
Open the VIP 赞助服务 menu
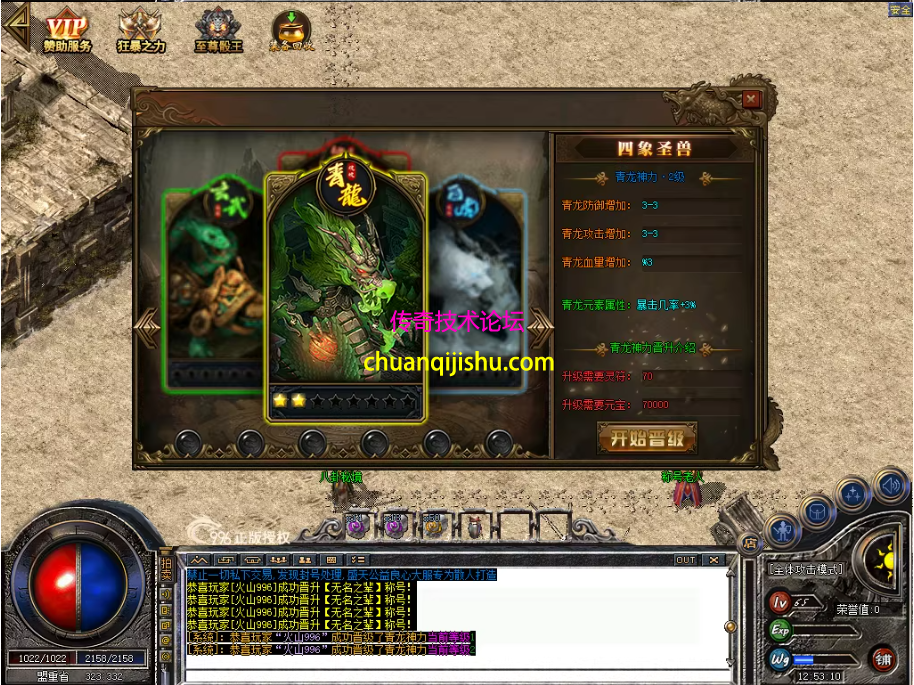coord(67,33)
